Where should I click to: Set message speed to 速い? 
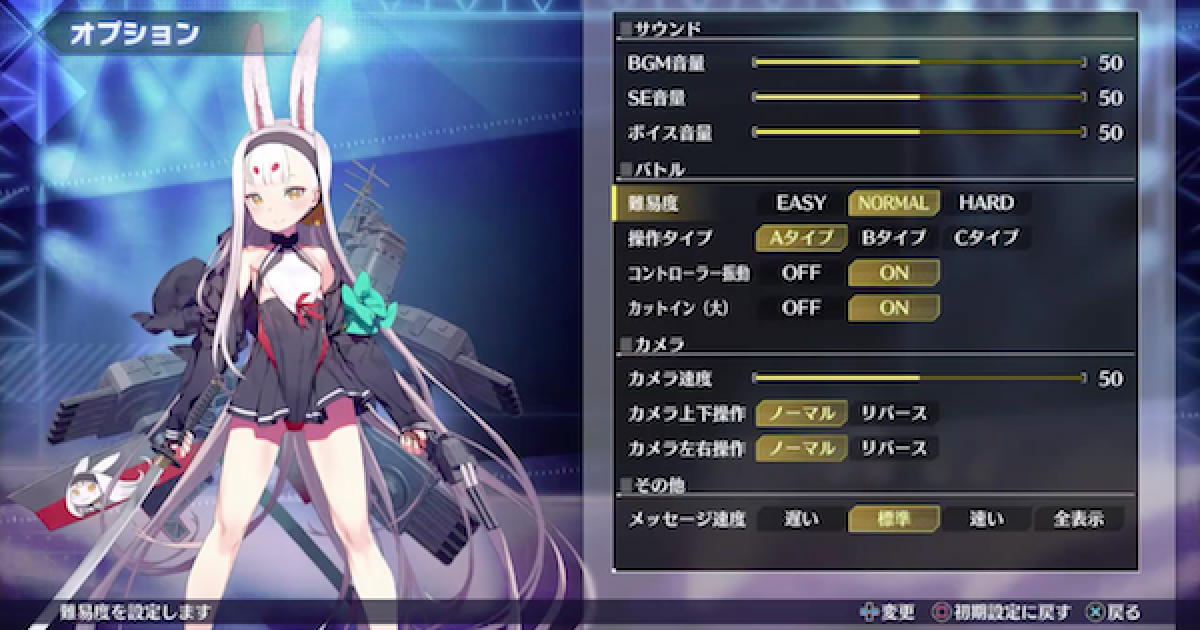coord(986,519)
